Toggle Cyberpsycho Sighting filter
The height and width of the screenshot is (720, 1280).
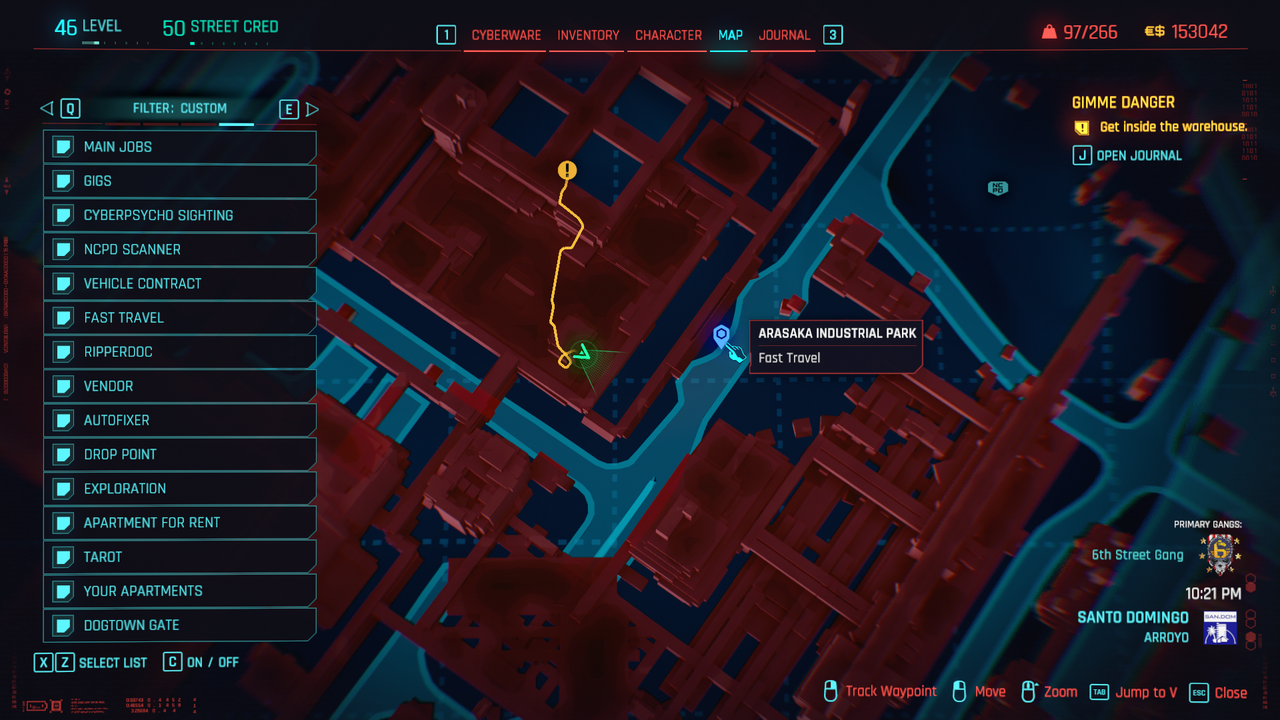[180, 215]
